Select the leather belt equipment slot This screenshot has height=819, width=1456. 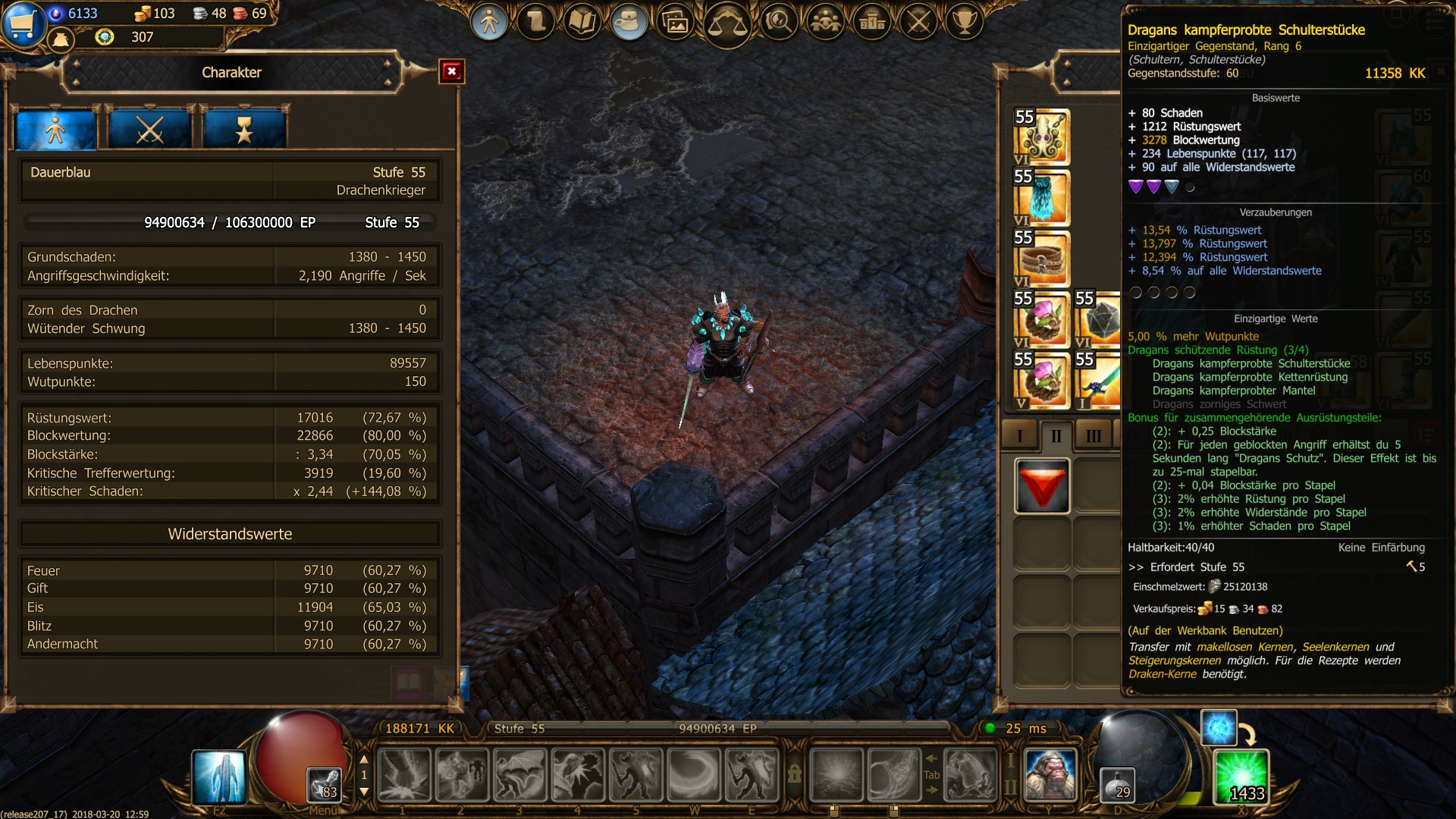[x=1042, y=259]
